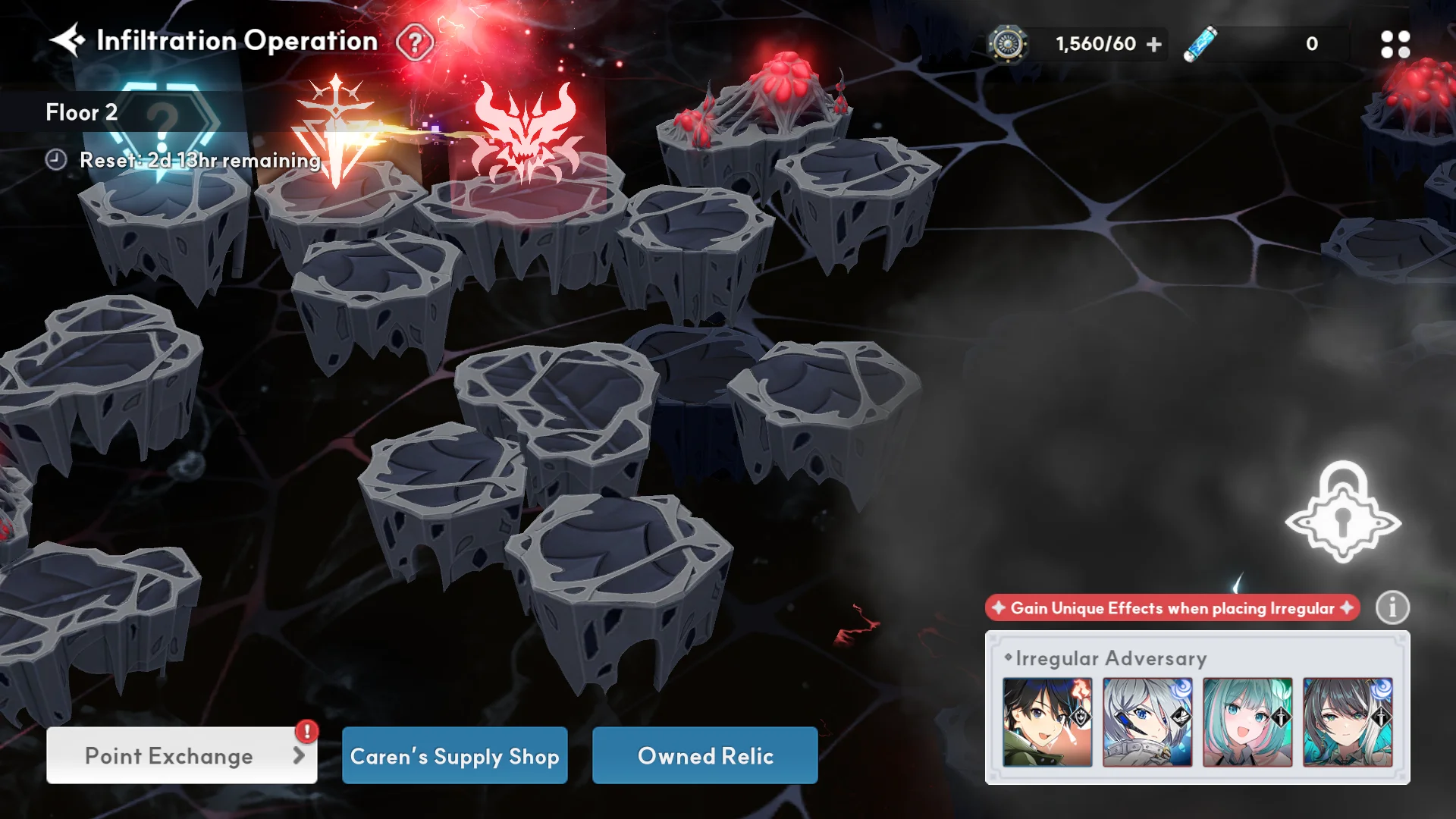Add more stamina with the plus button
Screen dimensions: 1456x819
click(1154, 45)
